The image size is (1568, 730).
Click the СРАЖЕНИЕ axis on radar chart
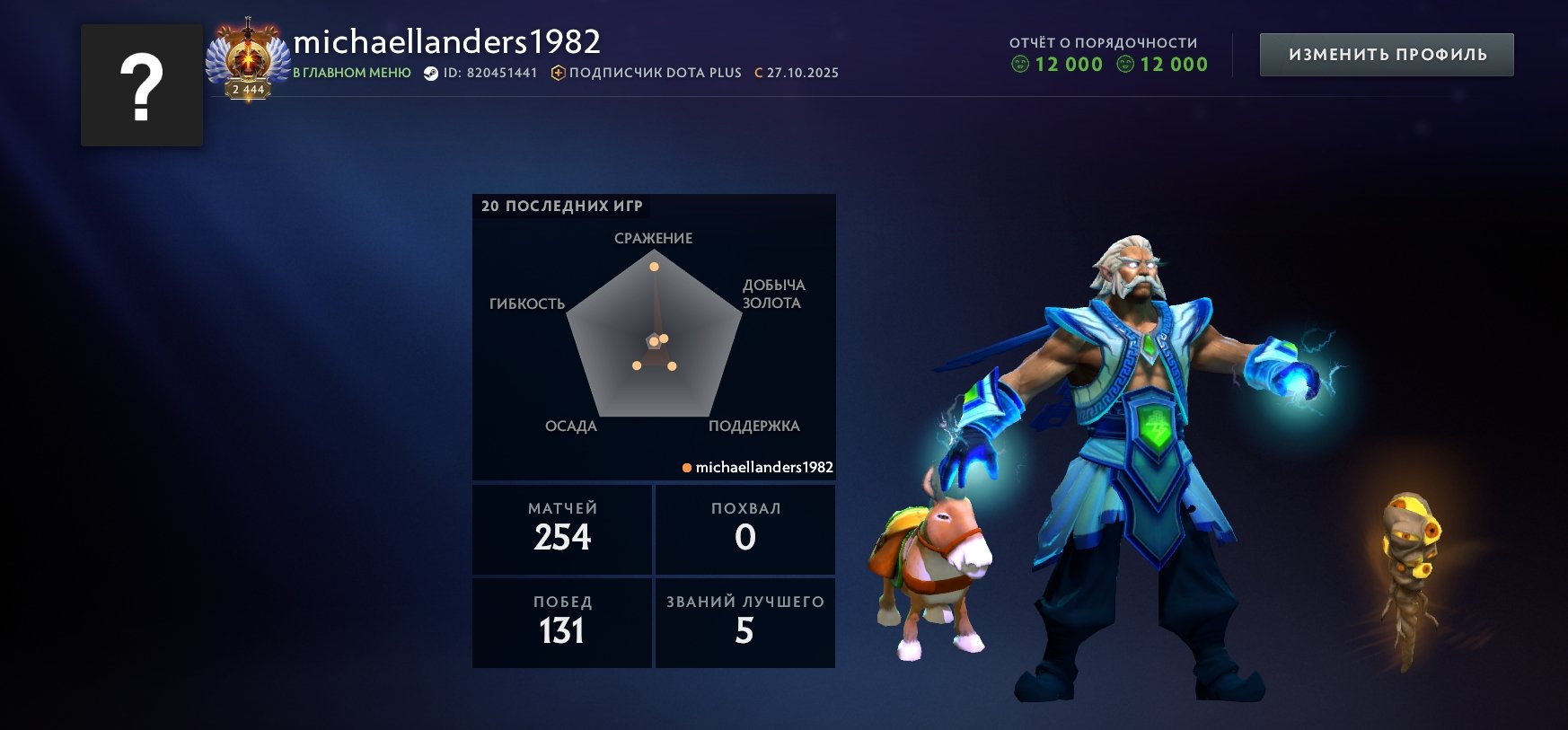click(653, 240)
